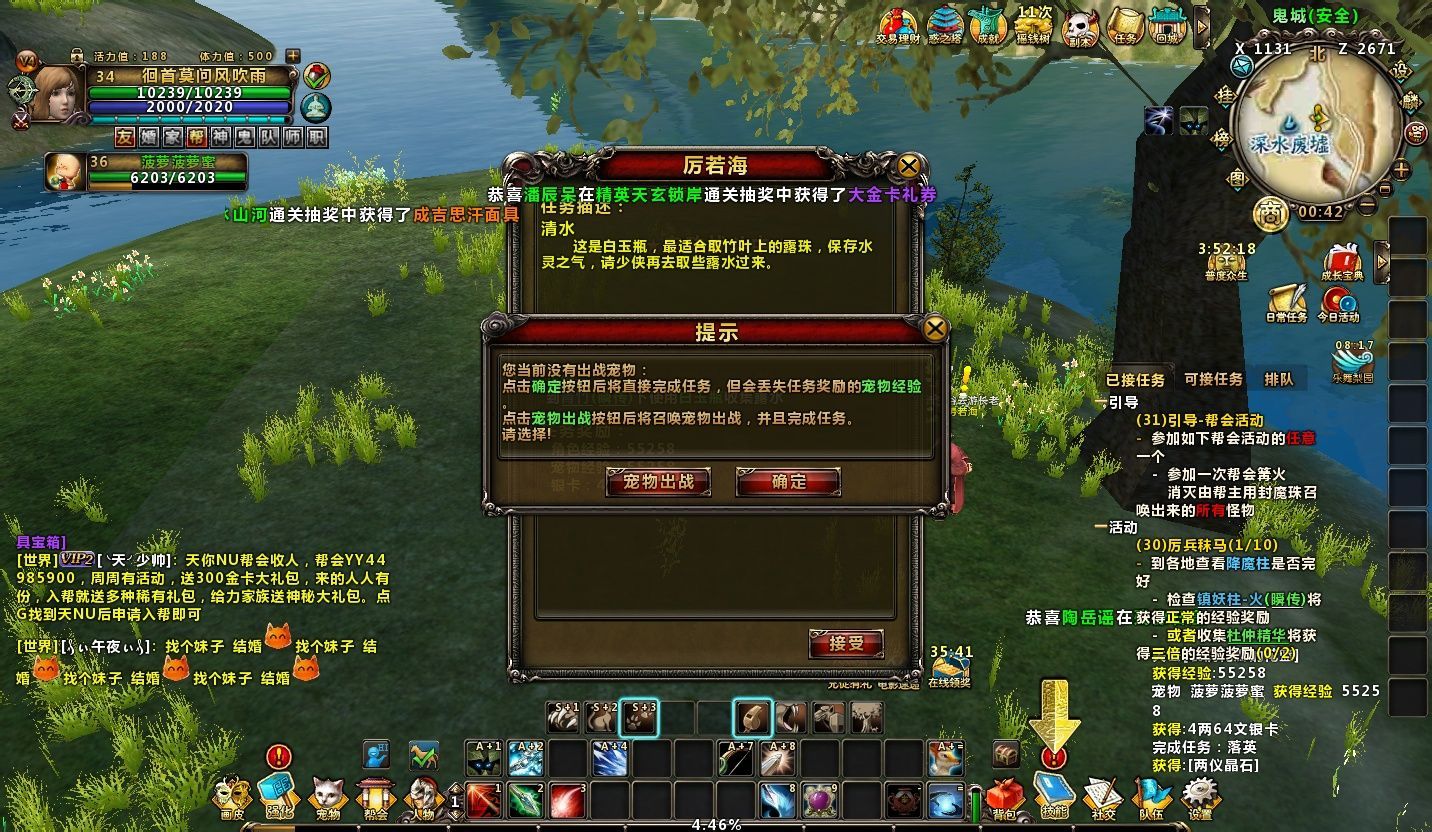This screenshot has width=1432, height=832.
Task: Open the 背包 bag icon
Action: [x=1004, y=797]
